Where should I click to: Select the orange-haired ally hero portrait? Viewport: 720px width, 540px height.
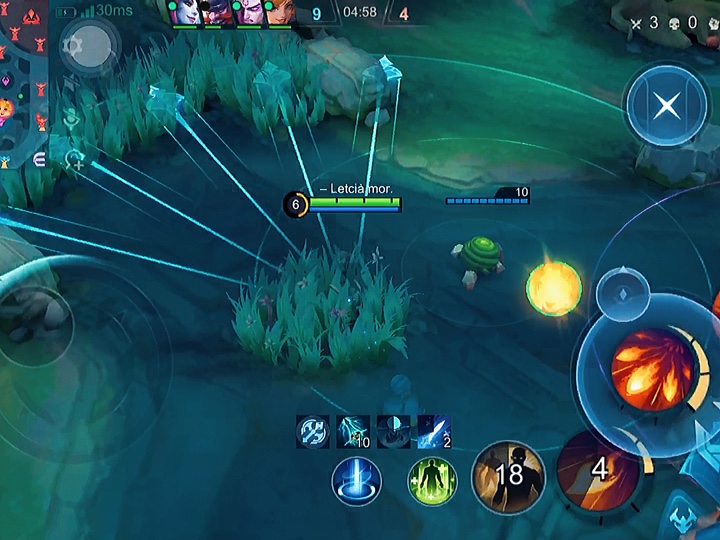tap(280, 12)
